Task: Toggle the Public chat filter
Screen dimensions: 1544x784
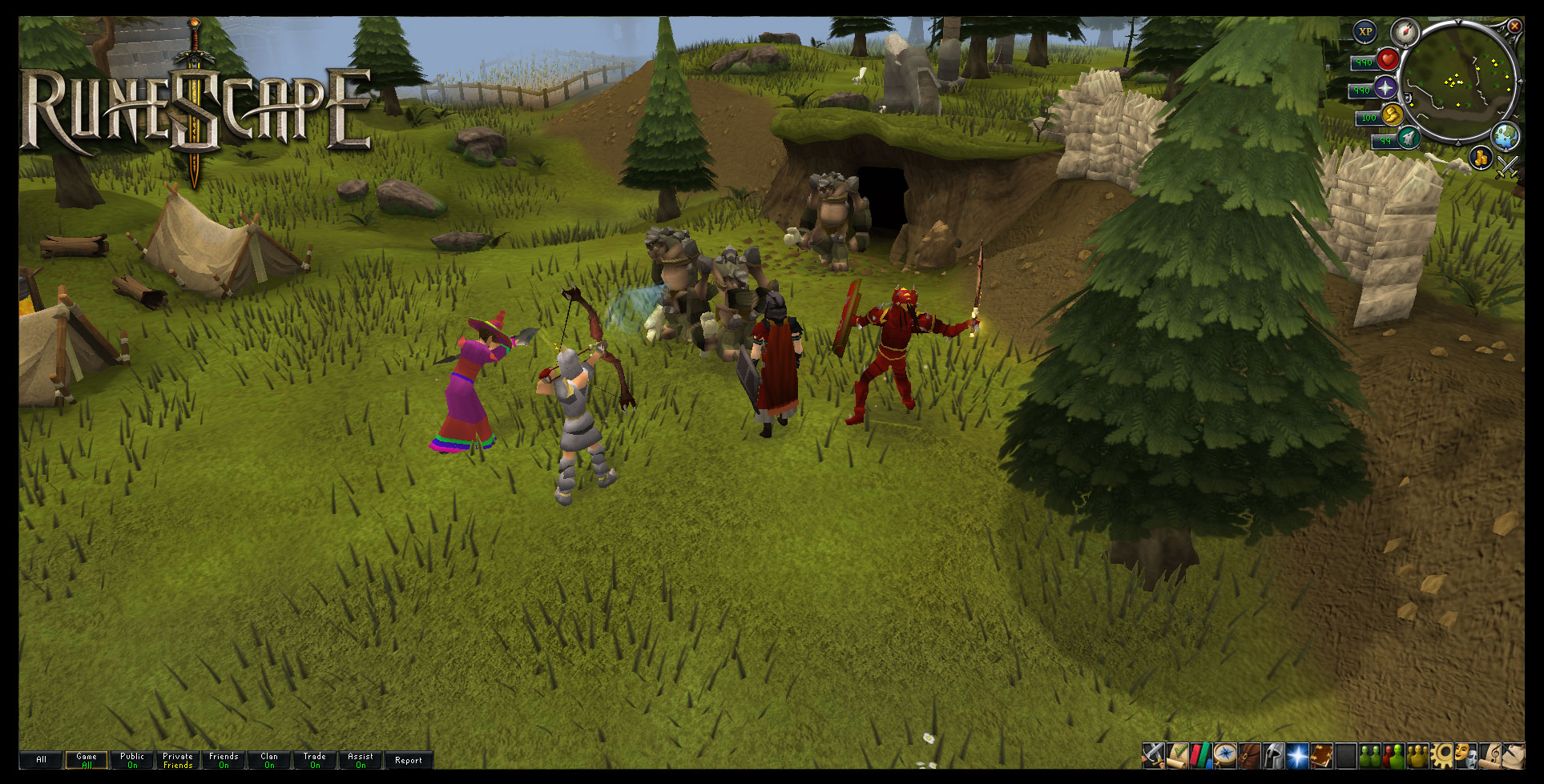Action: click(132, 760)
